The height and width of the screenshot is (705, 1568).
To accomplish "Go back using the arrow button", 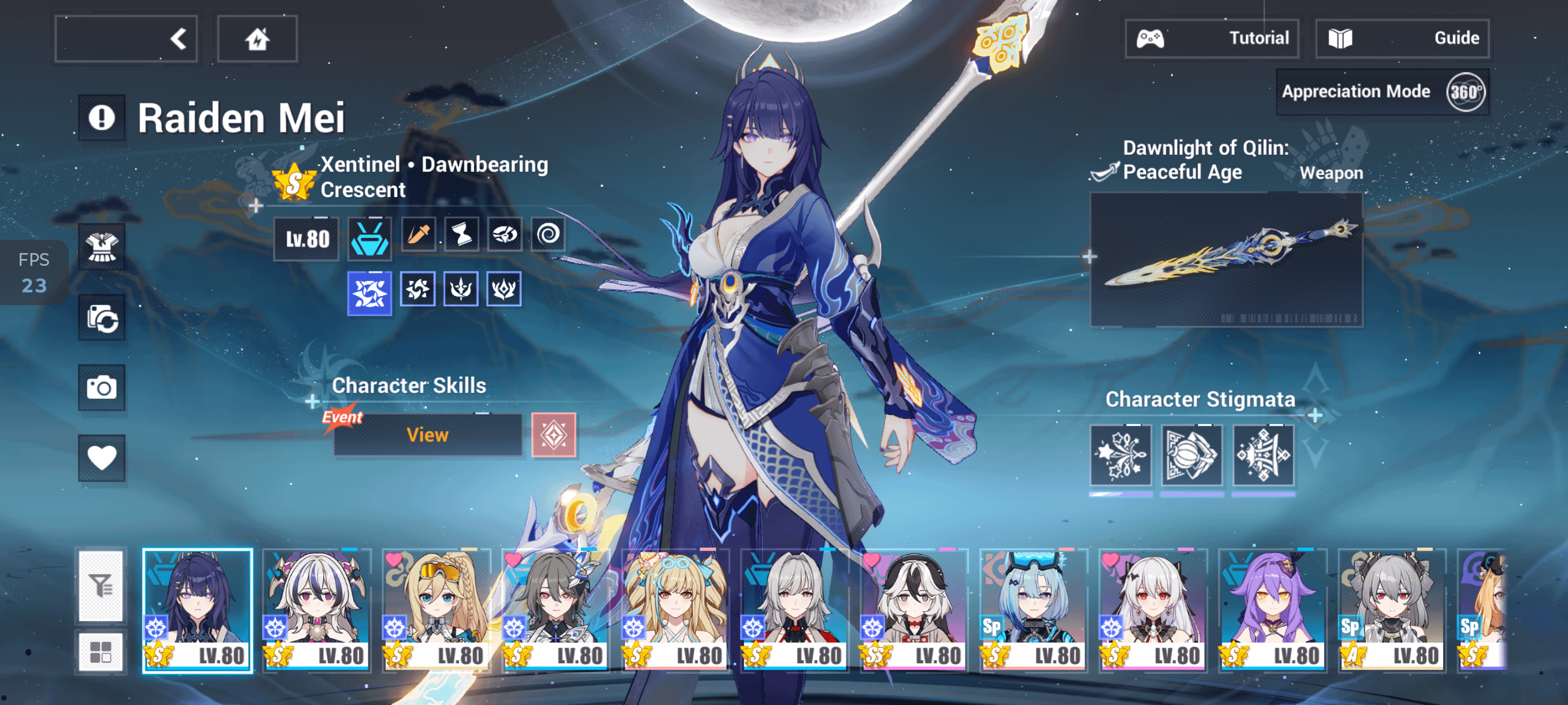I will point(126,39).
